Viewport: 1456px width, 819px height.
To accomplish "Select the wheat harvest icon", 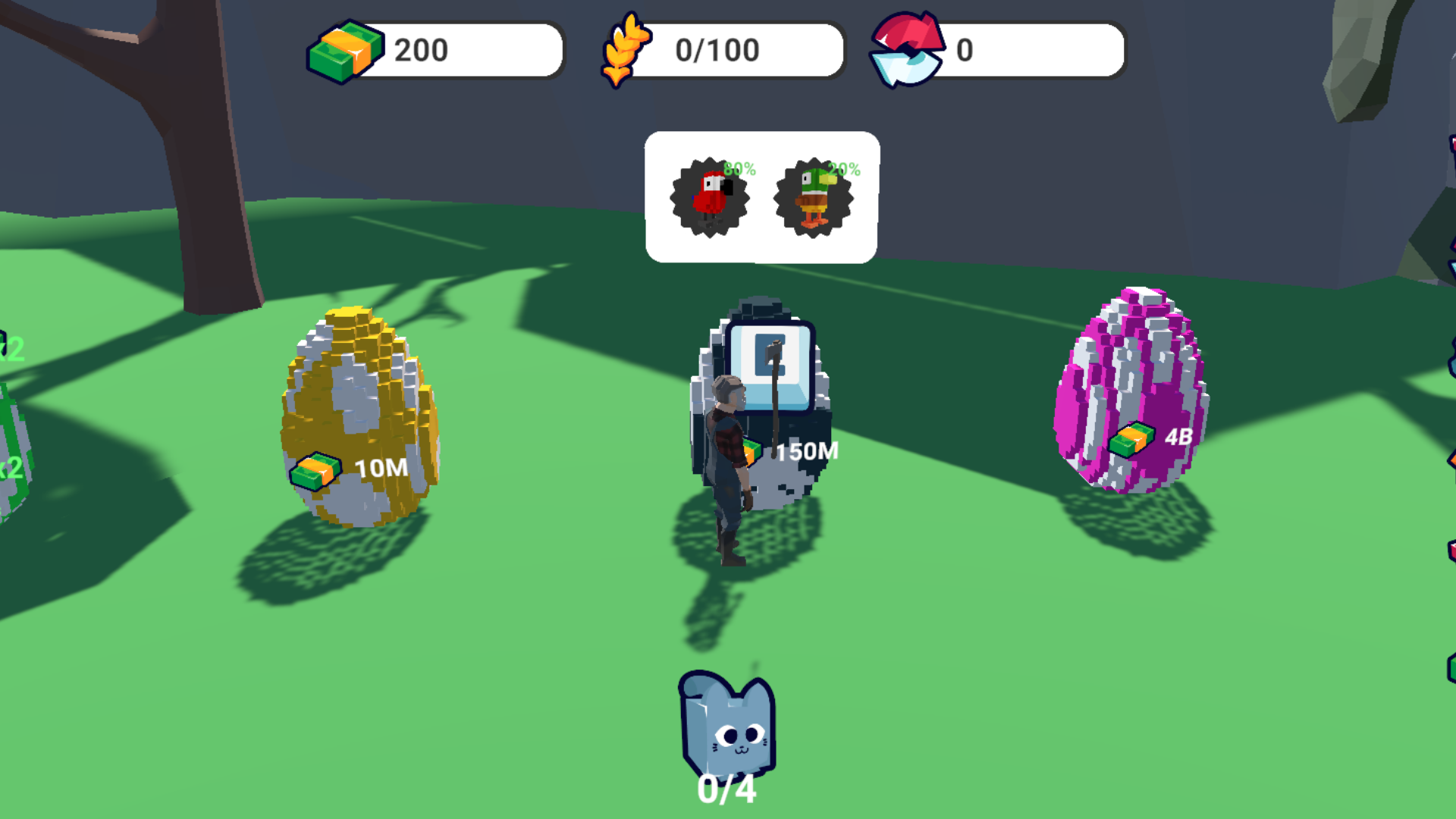I will [626, 50].
